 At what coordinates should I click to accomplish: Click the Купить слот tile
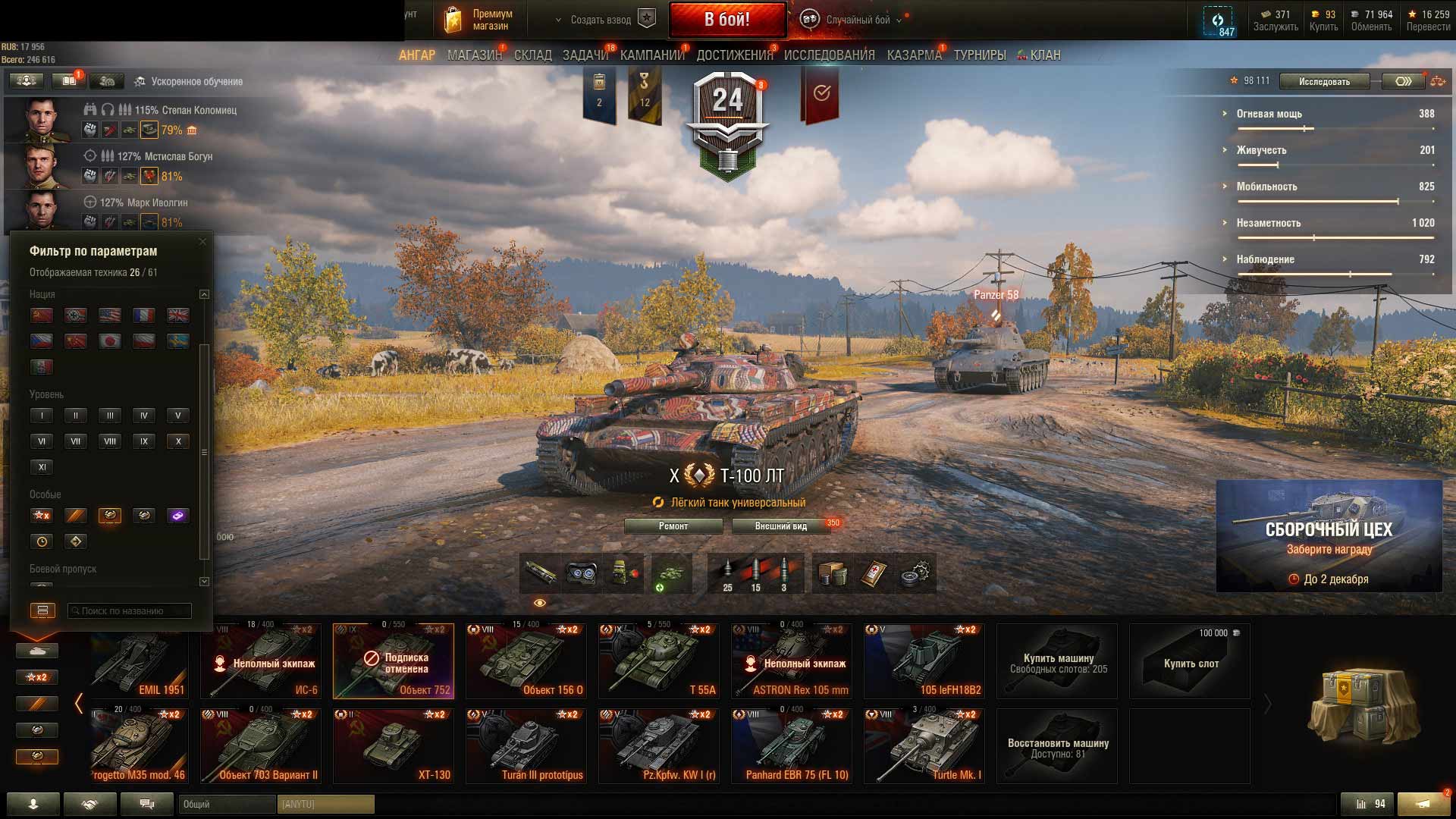coord(1190,662)
